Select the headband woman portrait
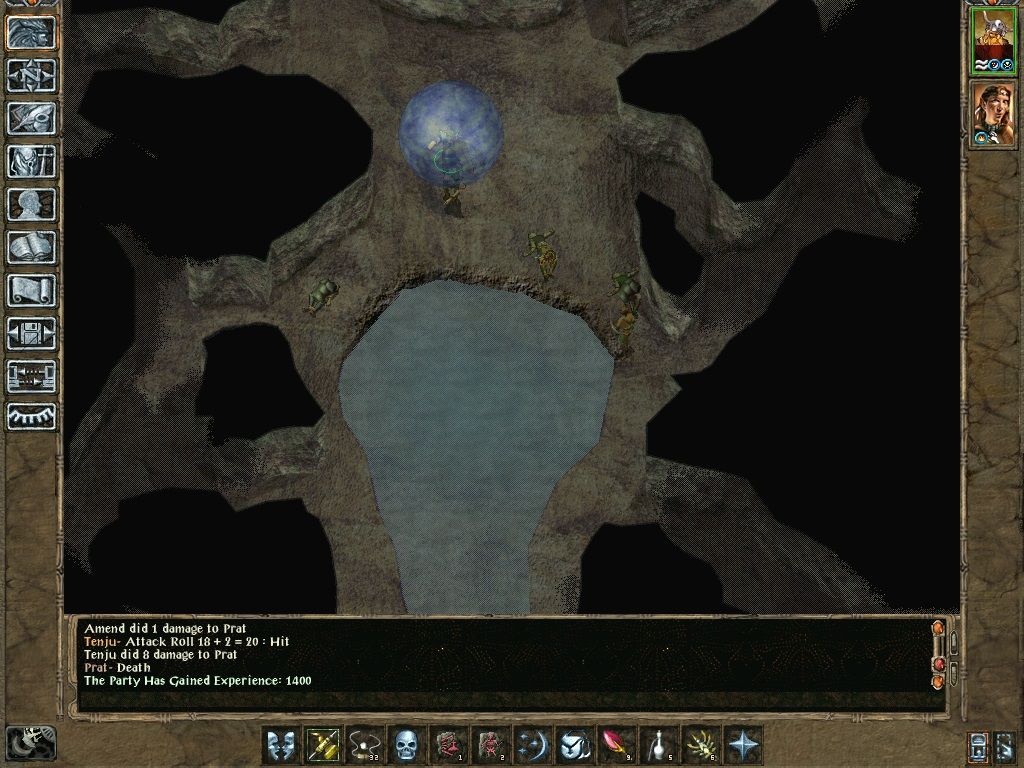Screen dimensions: 1024x768 [x=993, y=113]
